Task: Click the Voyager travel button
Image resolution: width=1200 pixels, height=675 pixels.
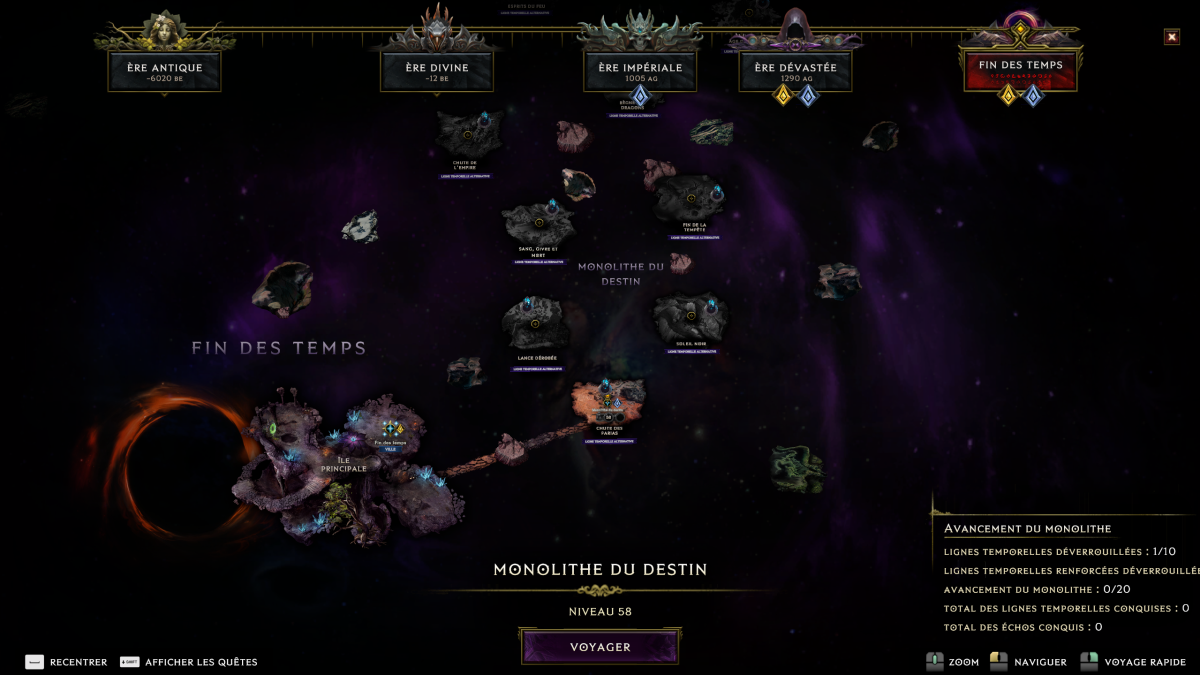Action: pos(600,647)
